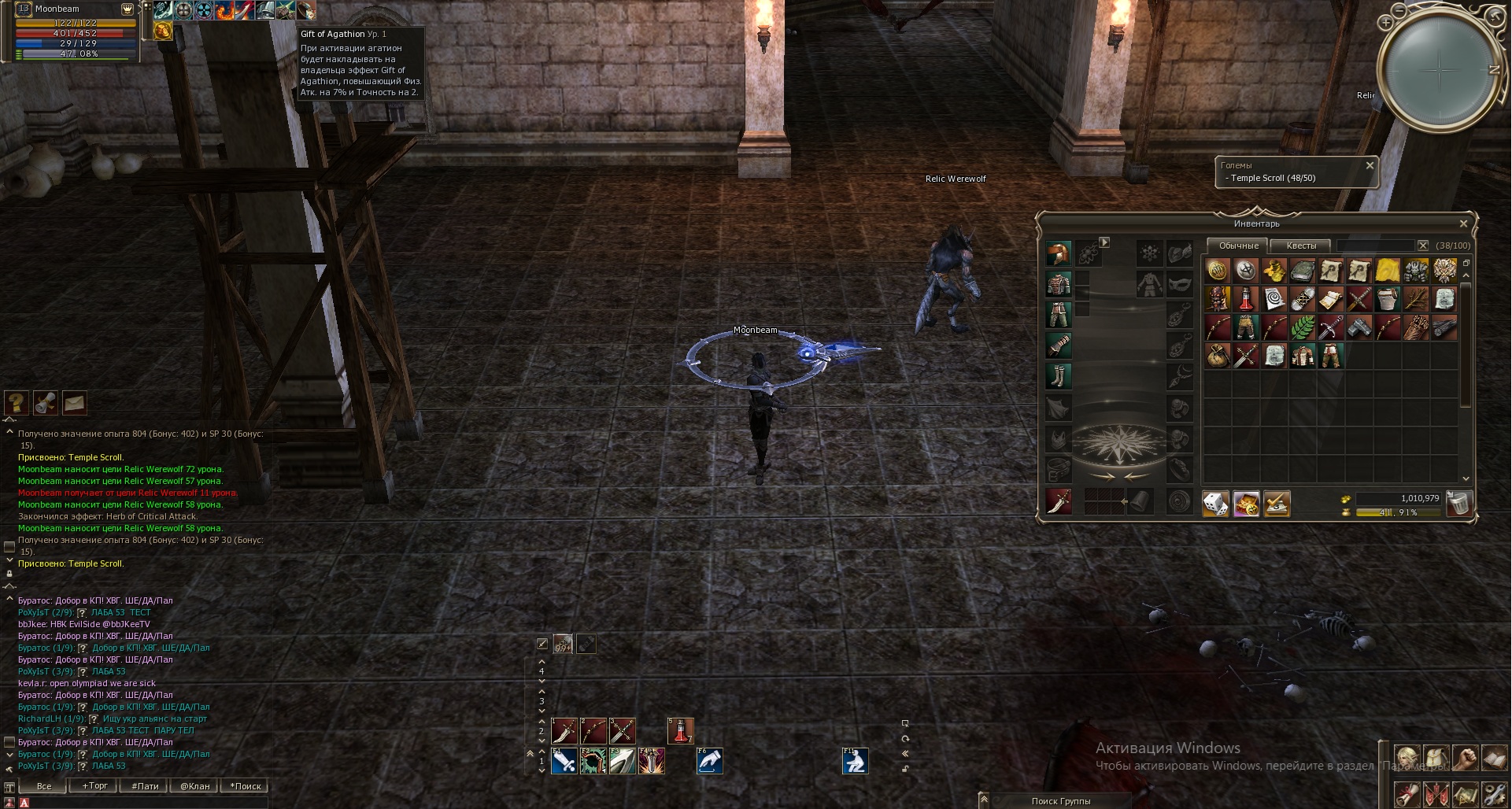Viewport: 1512px width, 809px height.
Task: Close the Инвентарь inventory window
Action: [1463, 223]
